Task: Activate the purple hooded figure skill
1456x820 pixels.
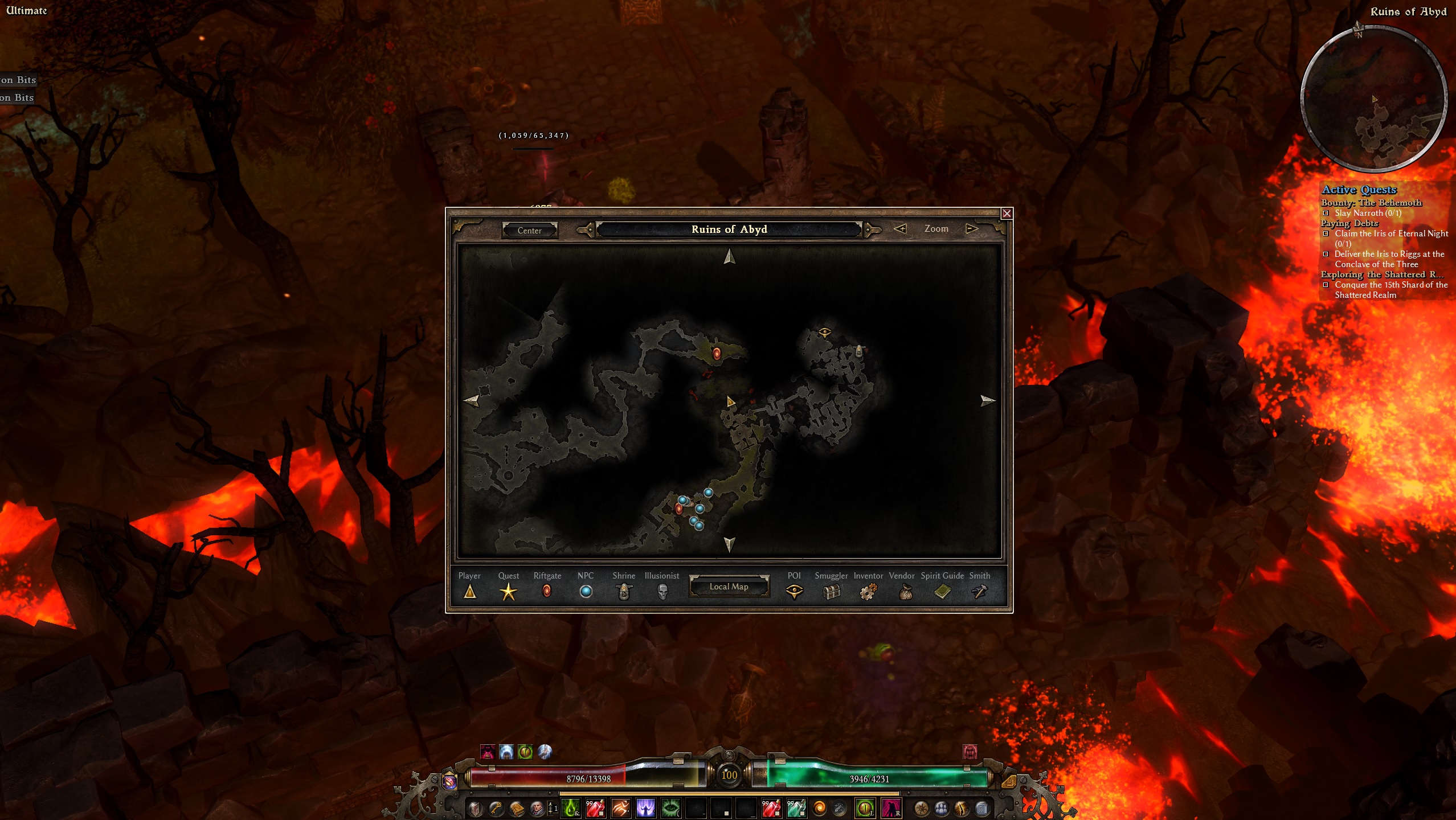Action: [645, 808]
